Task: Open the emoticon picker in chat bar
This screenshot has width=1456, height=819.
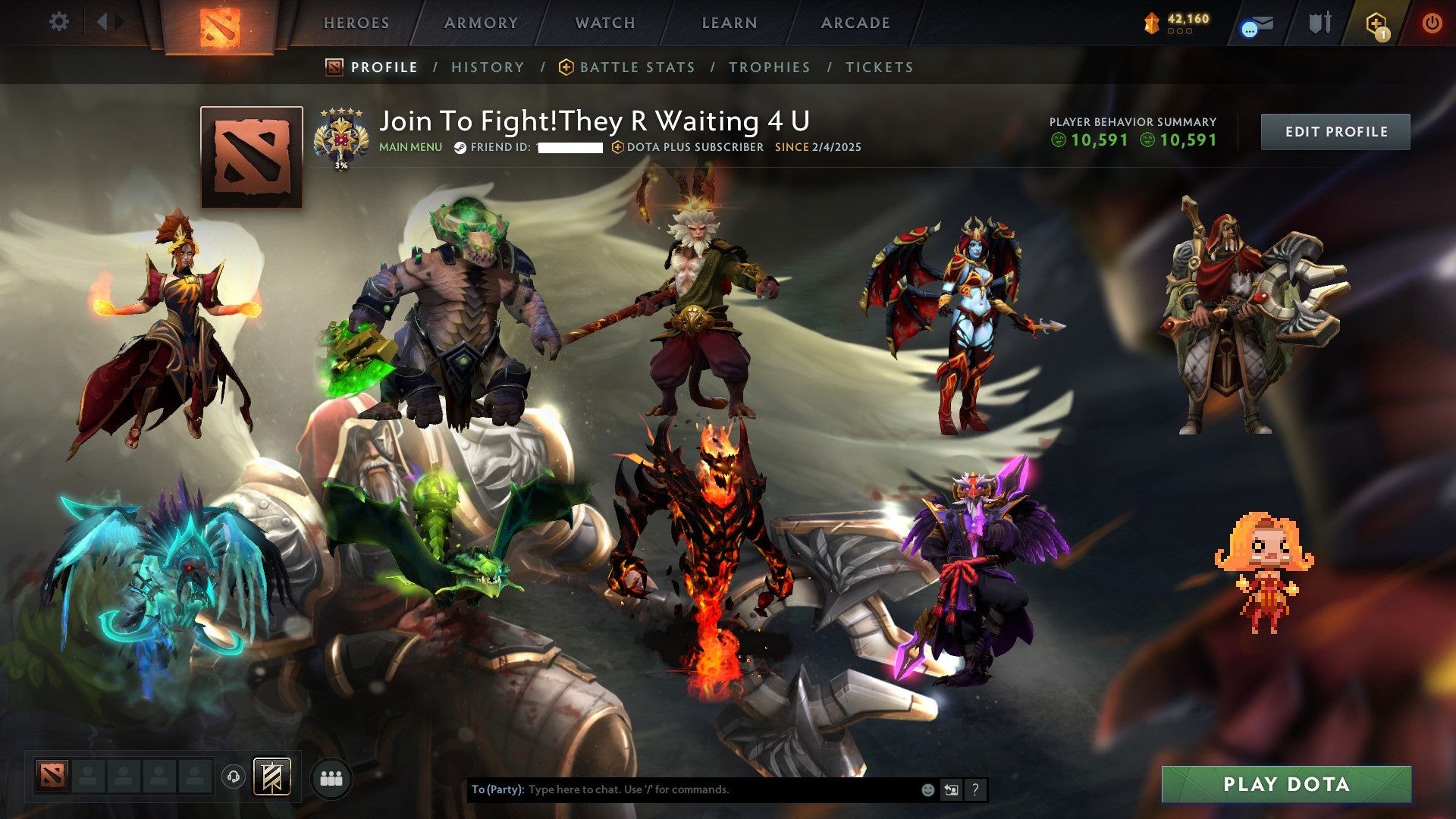Action: 927,789
